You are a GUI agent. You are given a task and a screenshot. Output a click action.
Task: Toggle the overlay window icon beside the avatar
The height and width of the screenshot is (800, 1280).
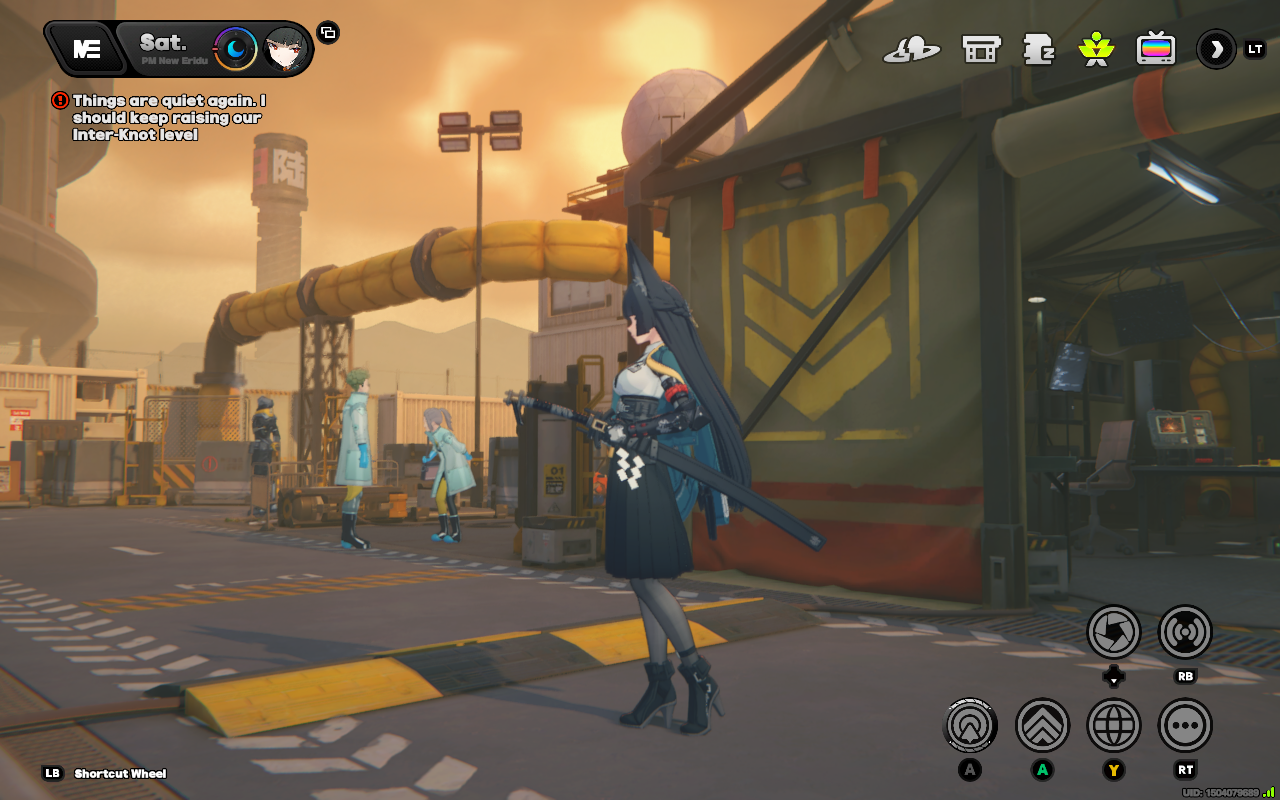pos(328,33)
